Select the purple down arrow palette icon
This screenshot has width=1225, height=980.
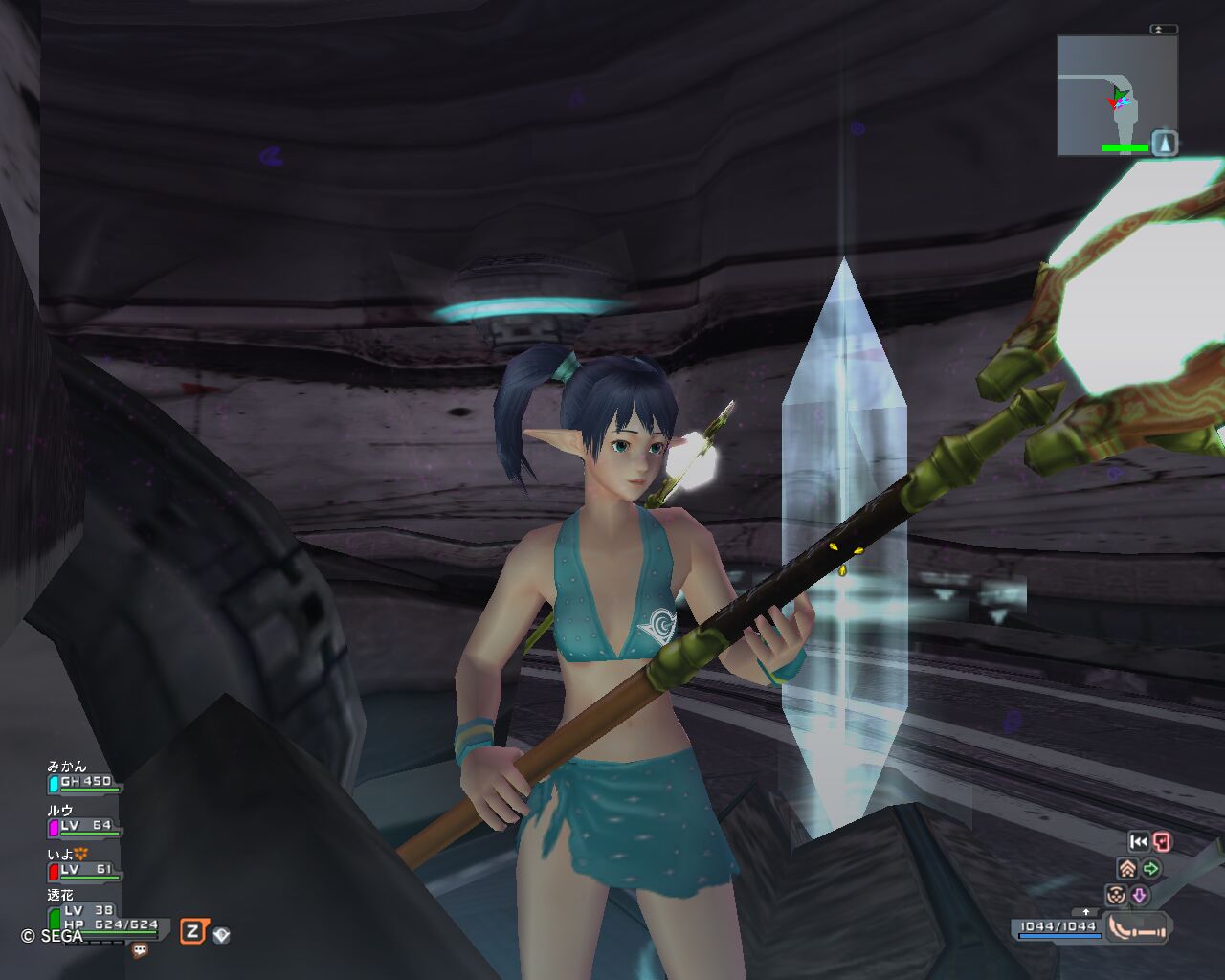tap(1140, 896)
